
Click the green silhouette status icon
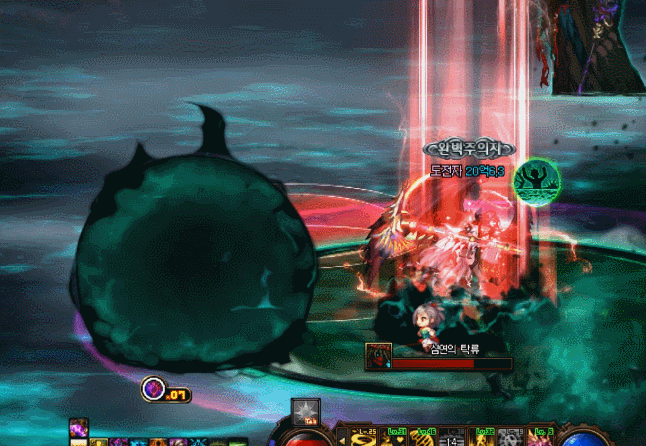(537, 180)
